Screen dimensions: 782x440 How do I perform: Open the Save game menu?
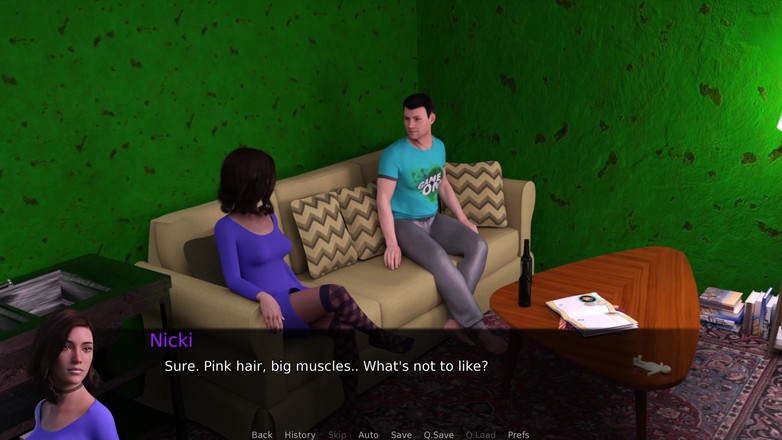pyautogui.click(x=401, y=435)
